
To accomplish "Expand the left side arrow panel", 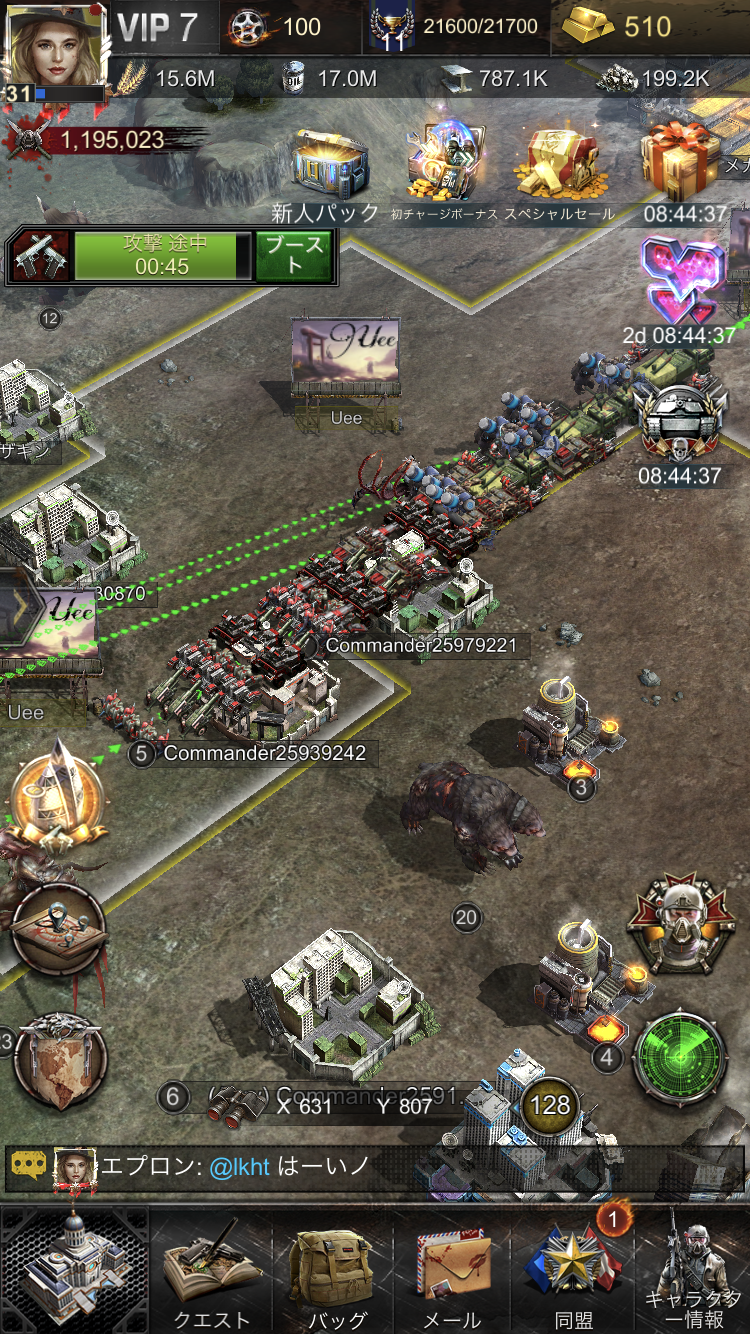I will [x=20, y=605].
